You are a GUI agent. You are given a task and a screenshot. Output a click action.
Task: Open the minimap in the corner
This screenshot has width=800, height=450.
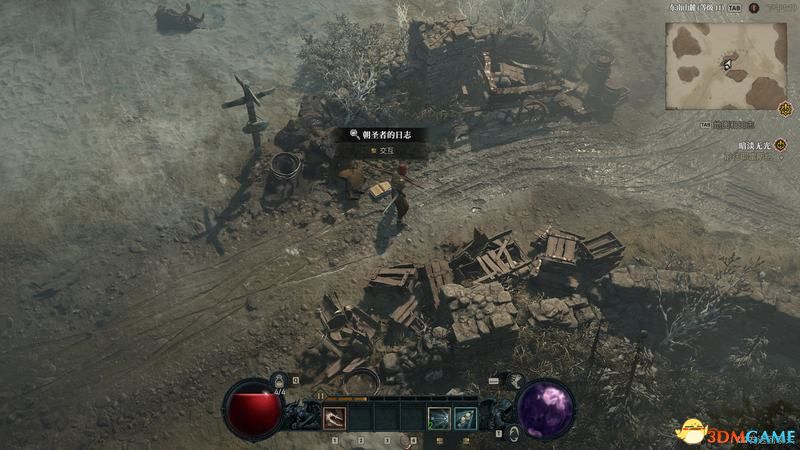(724, 65)
